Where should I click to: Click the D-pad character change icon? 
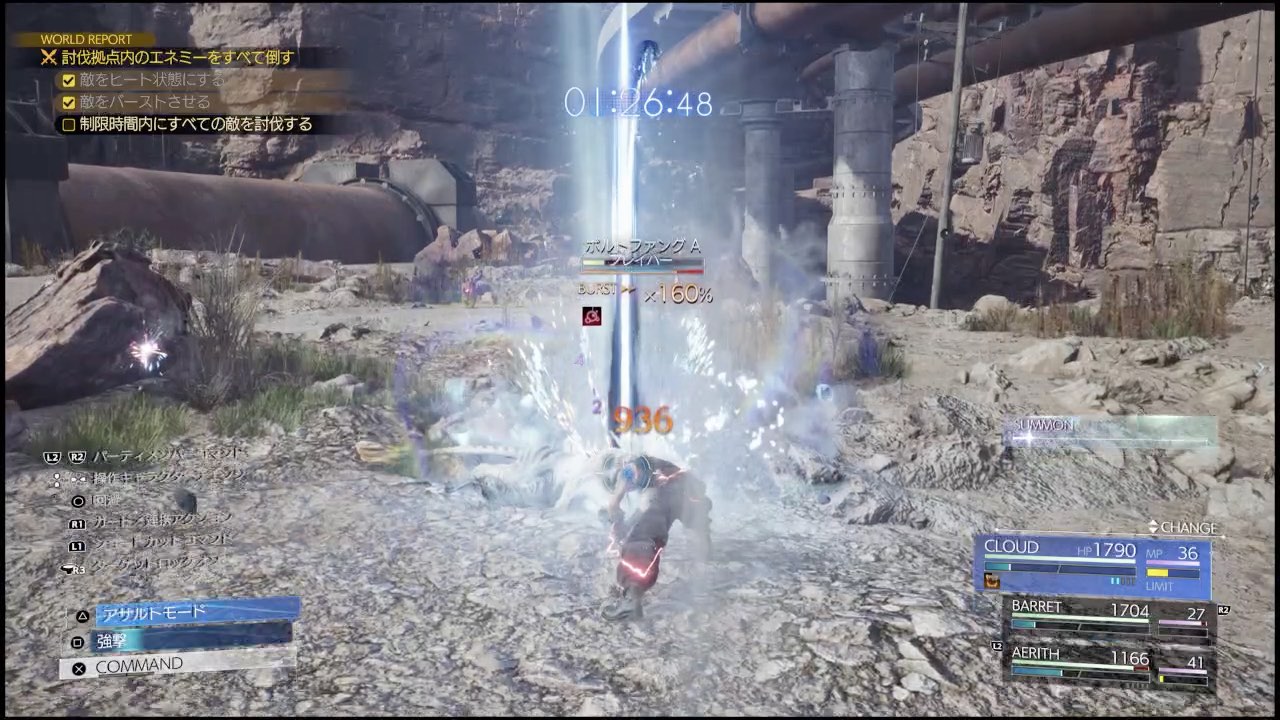[70, 481]
